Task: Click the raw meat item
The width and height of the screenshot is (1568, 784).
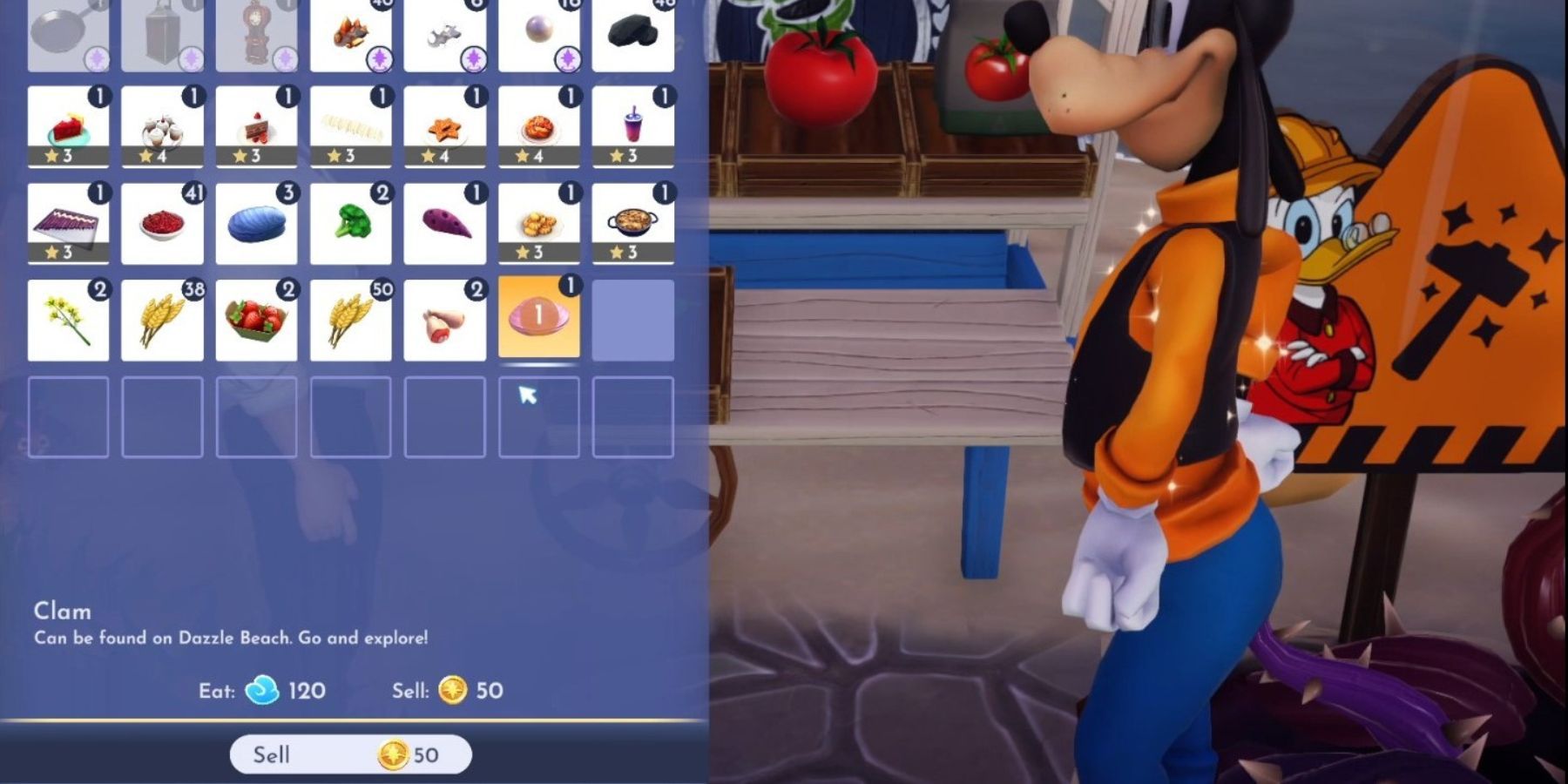Action: tap(445, 318)
